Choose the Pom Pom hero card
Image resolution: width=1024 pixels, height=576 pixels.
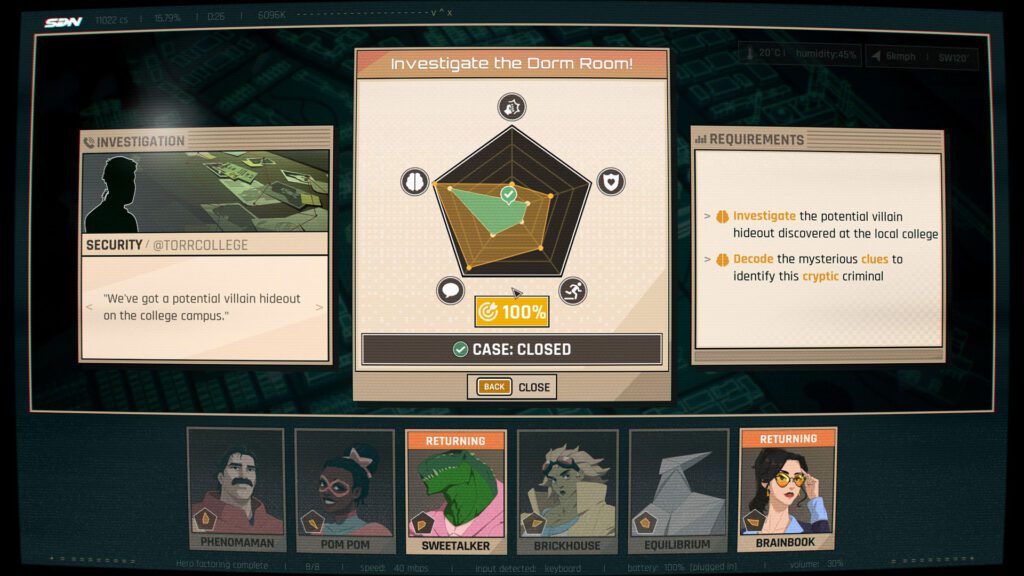coord(344,490)
